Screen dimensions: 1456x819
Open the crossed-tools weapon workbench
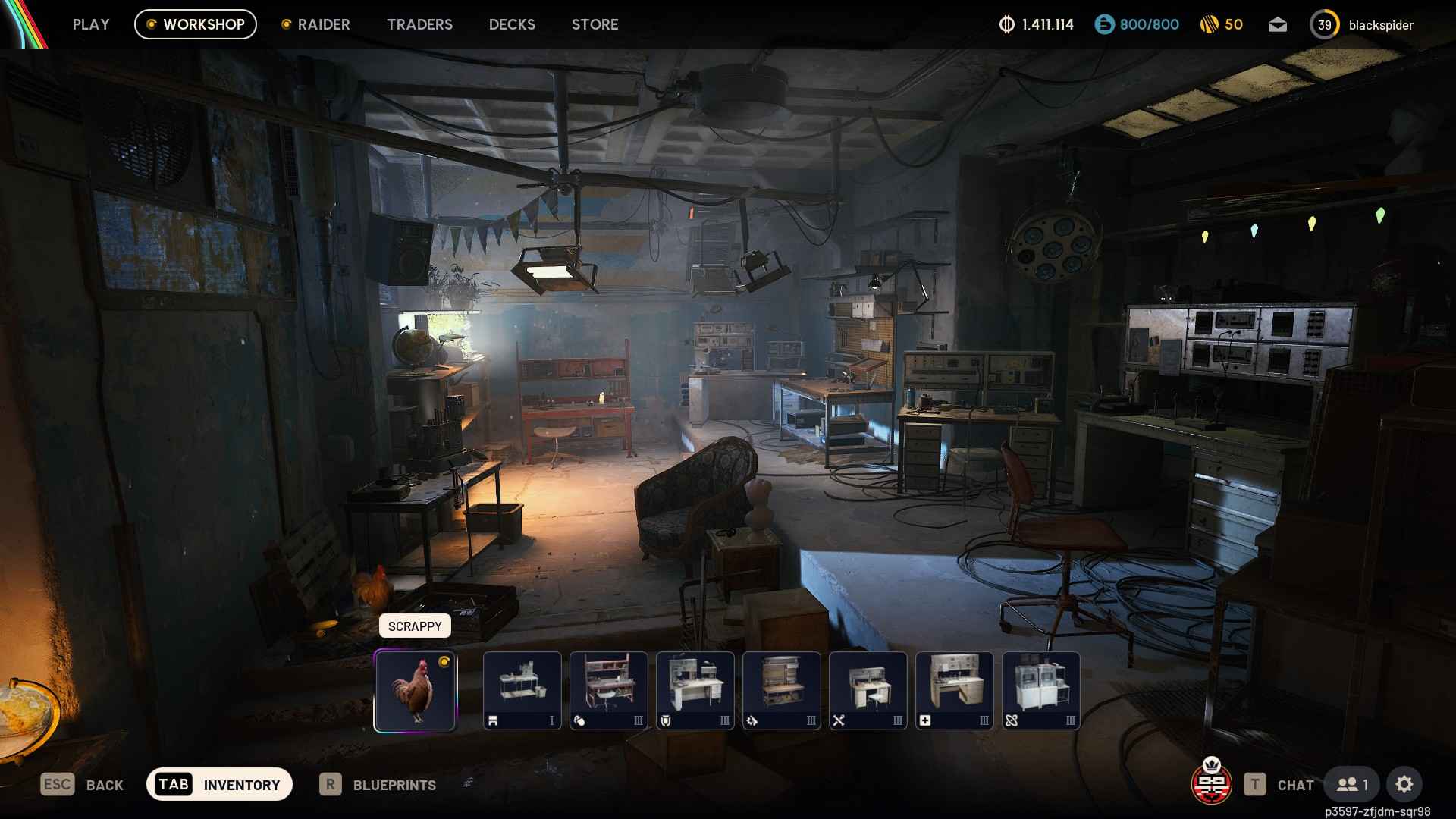click(x=868, y=690)
